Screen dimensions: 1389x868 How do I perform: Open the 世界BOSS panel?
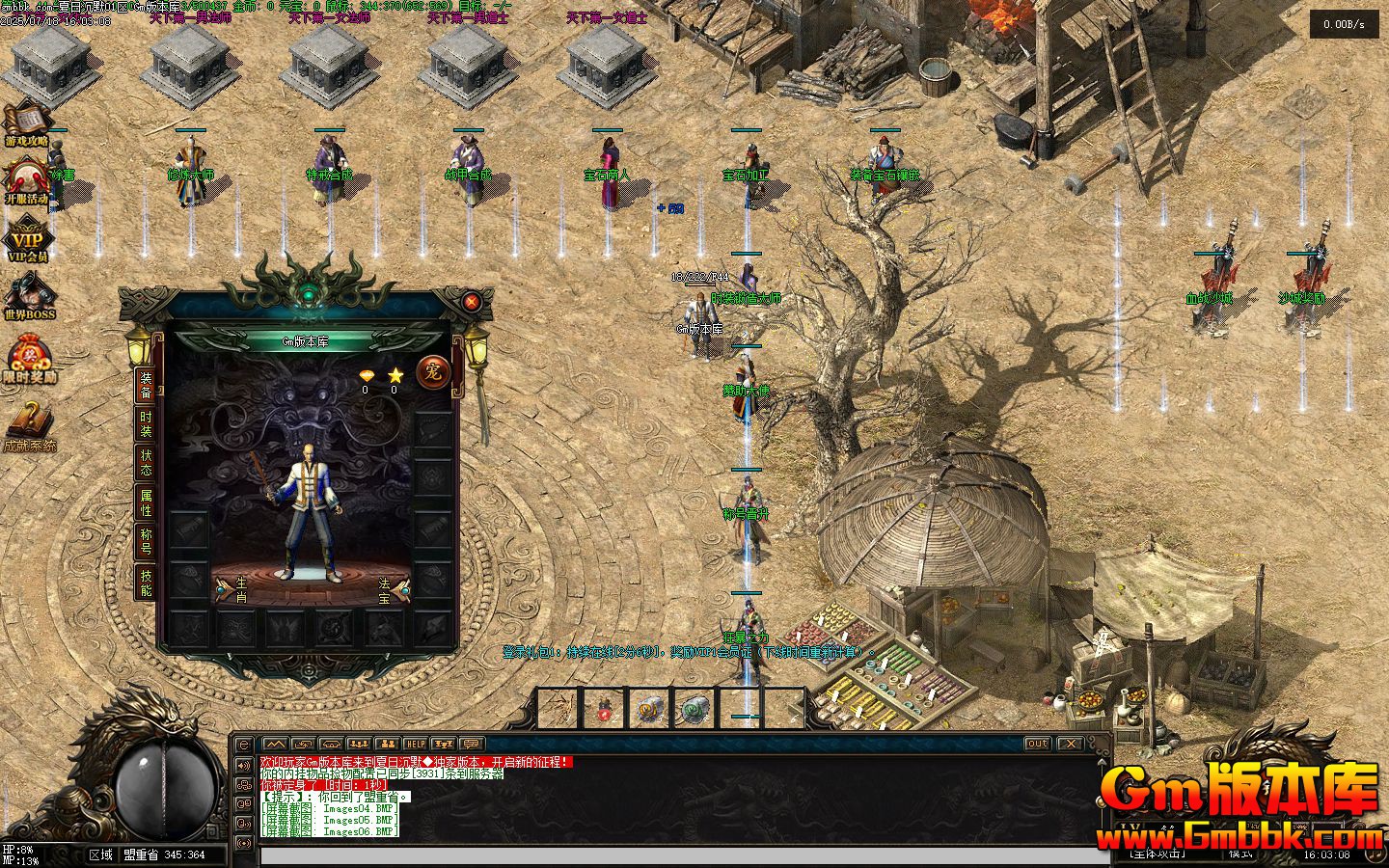click(x=29, y=297)
